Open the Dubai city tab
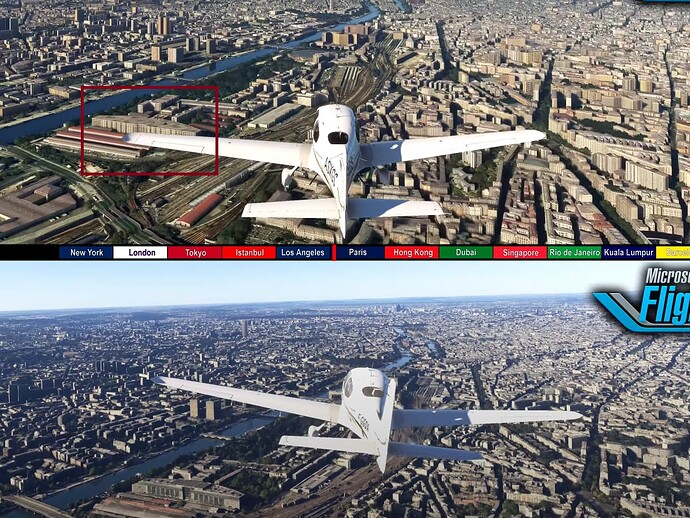The width and height of the screenshot is (690, 518). [x=465, y=253]
